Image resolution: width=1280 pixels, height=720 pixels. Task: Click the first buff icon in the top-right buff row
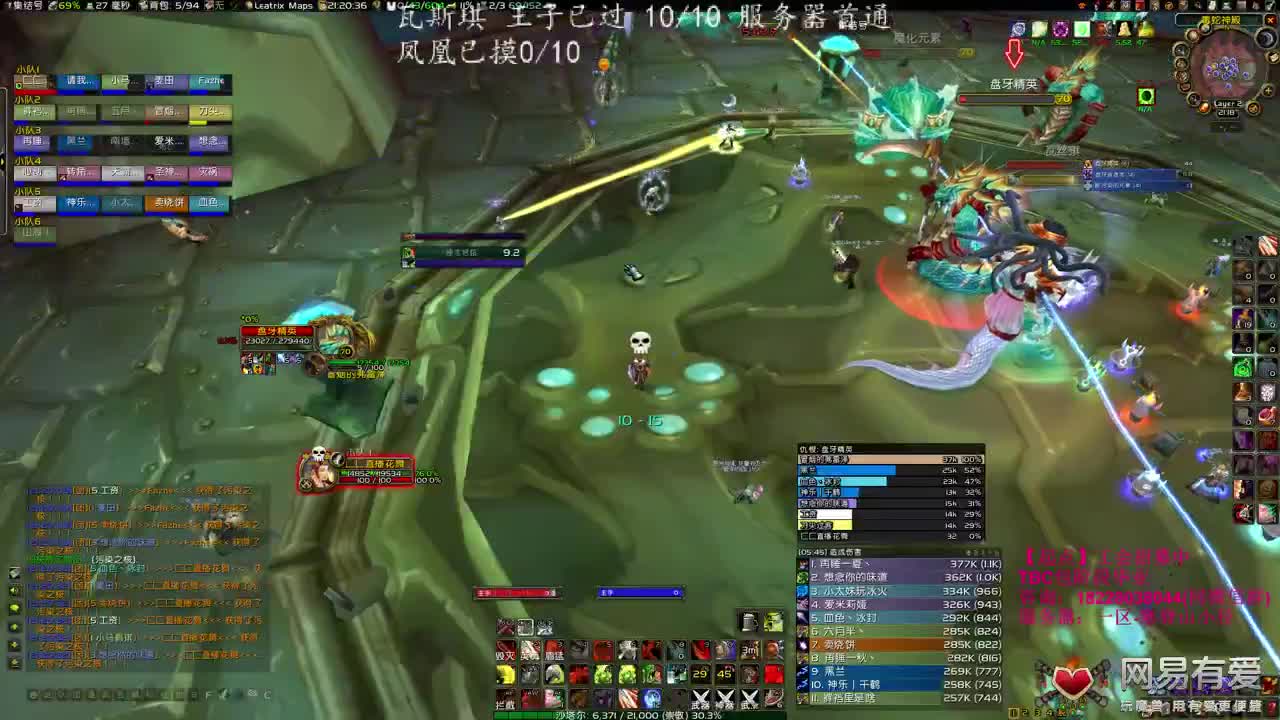pyautogui.click(x=1017, y=30)
